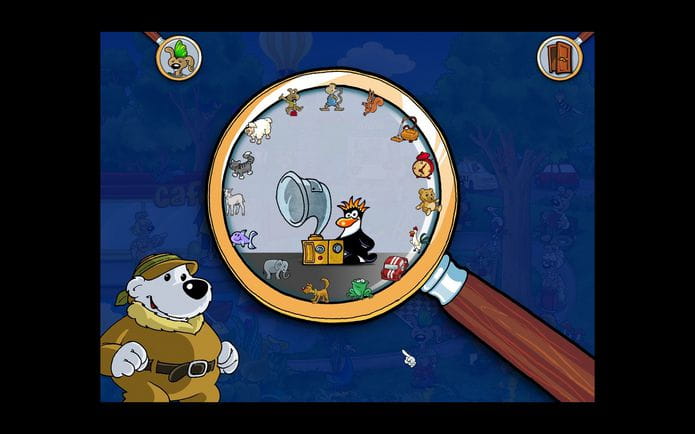Choose the red alarm clock icon

(424, 164)
